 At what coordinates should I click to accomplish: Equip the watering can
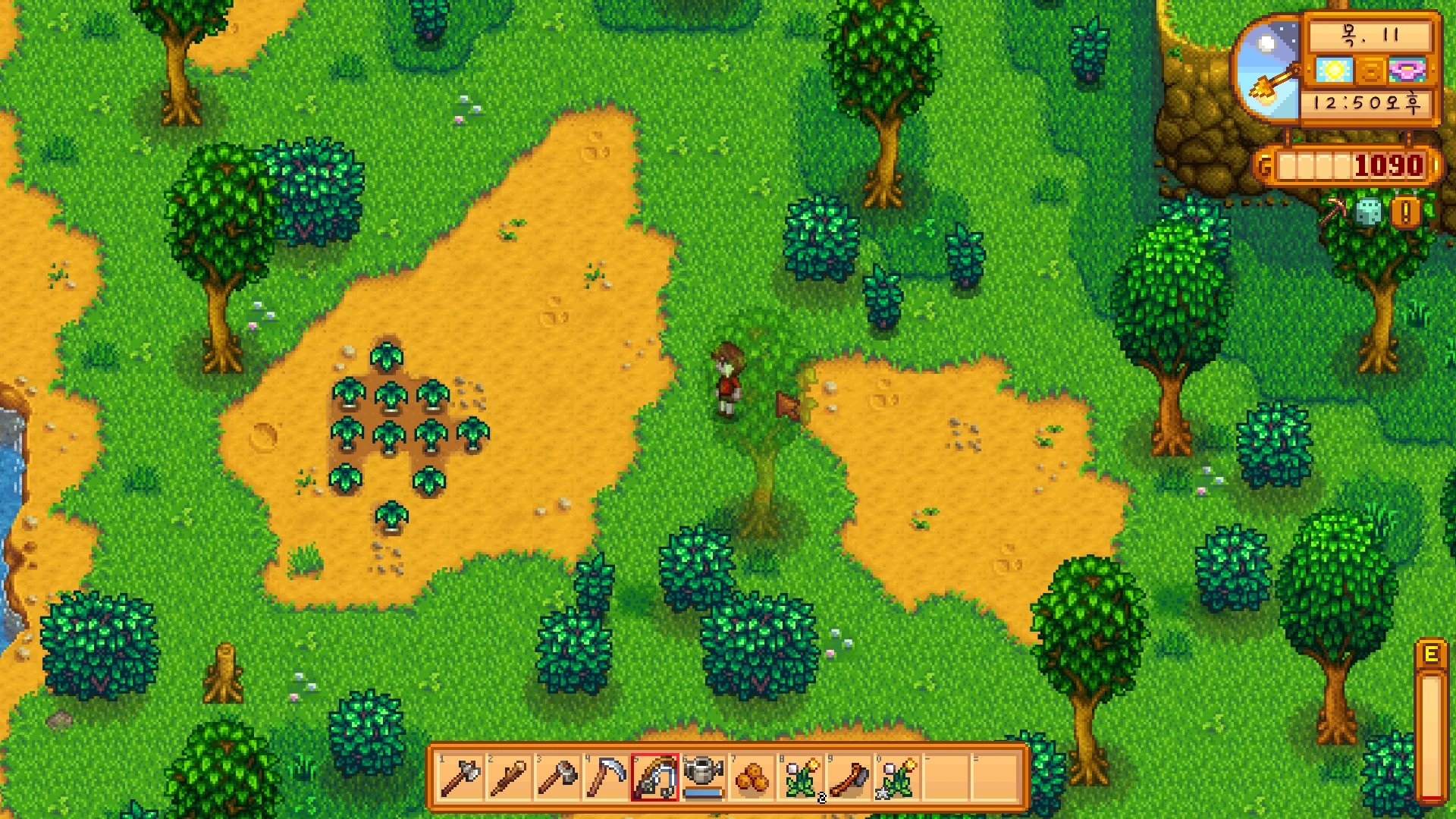[703, 777]
